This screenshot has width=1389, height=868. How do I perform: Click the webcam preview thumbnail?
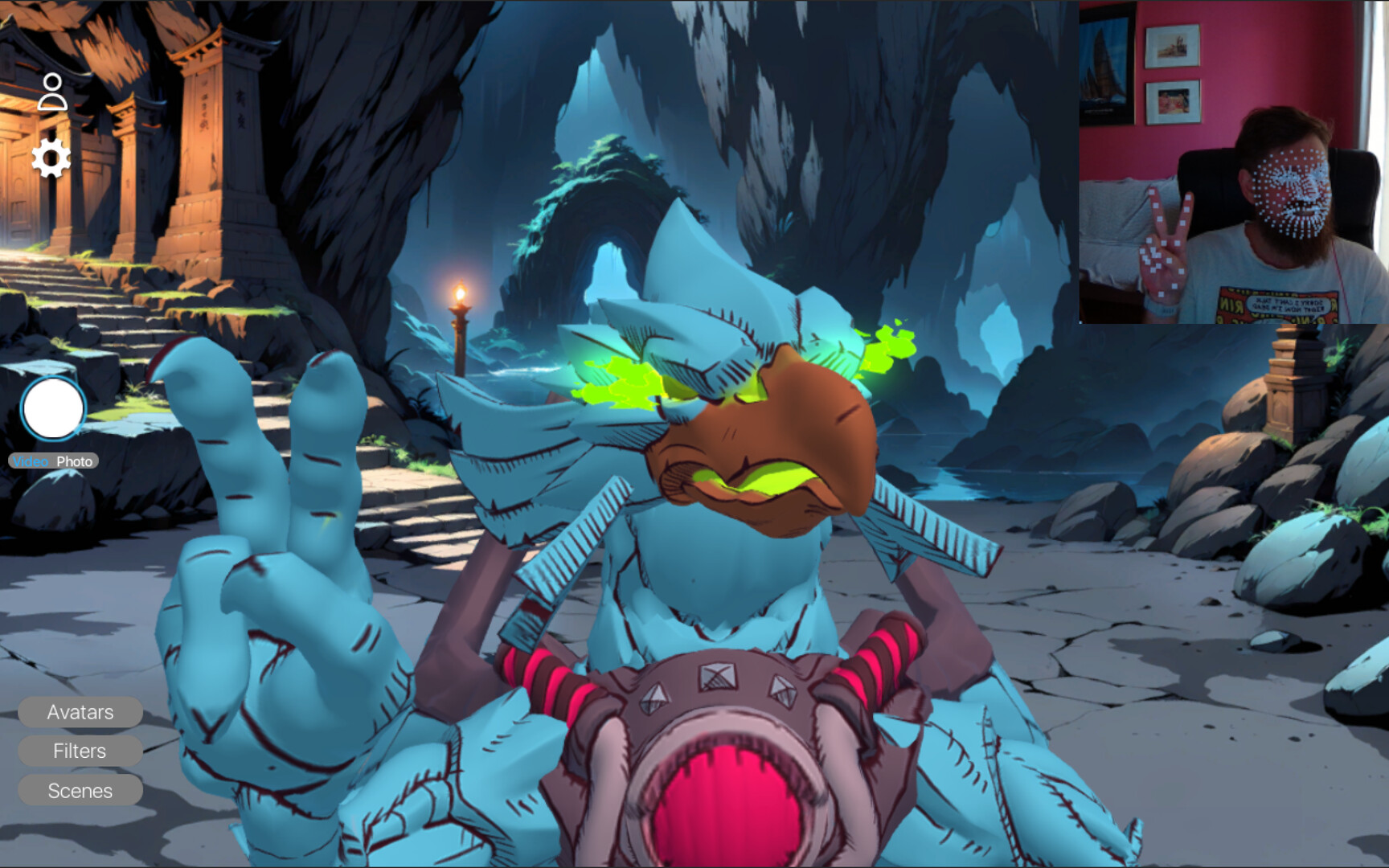tap(1231, 161)
